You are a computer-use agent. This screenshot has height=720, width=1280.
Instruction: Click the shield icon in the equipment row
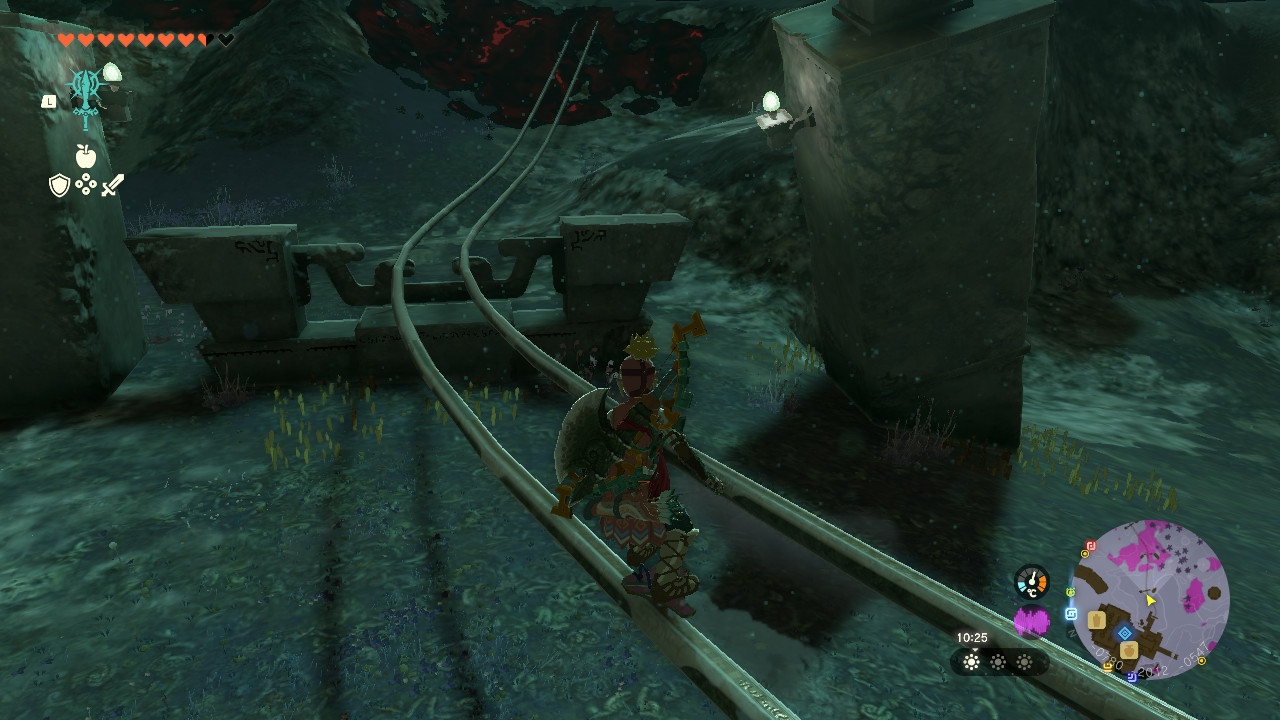[x=59, y=185]
